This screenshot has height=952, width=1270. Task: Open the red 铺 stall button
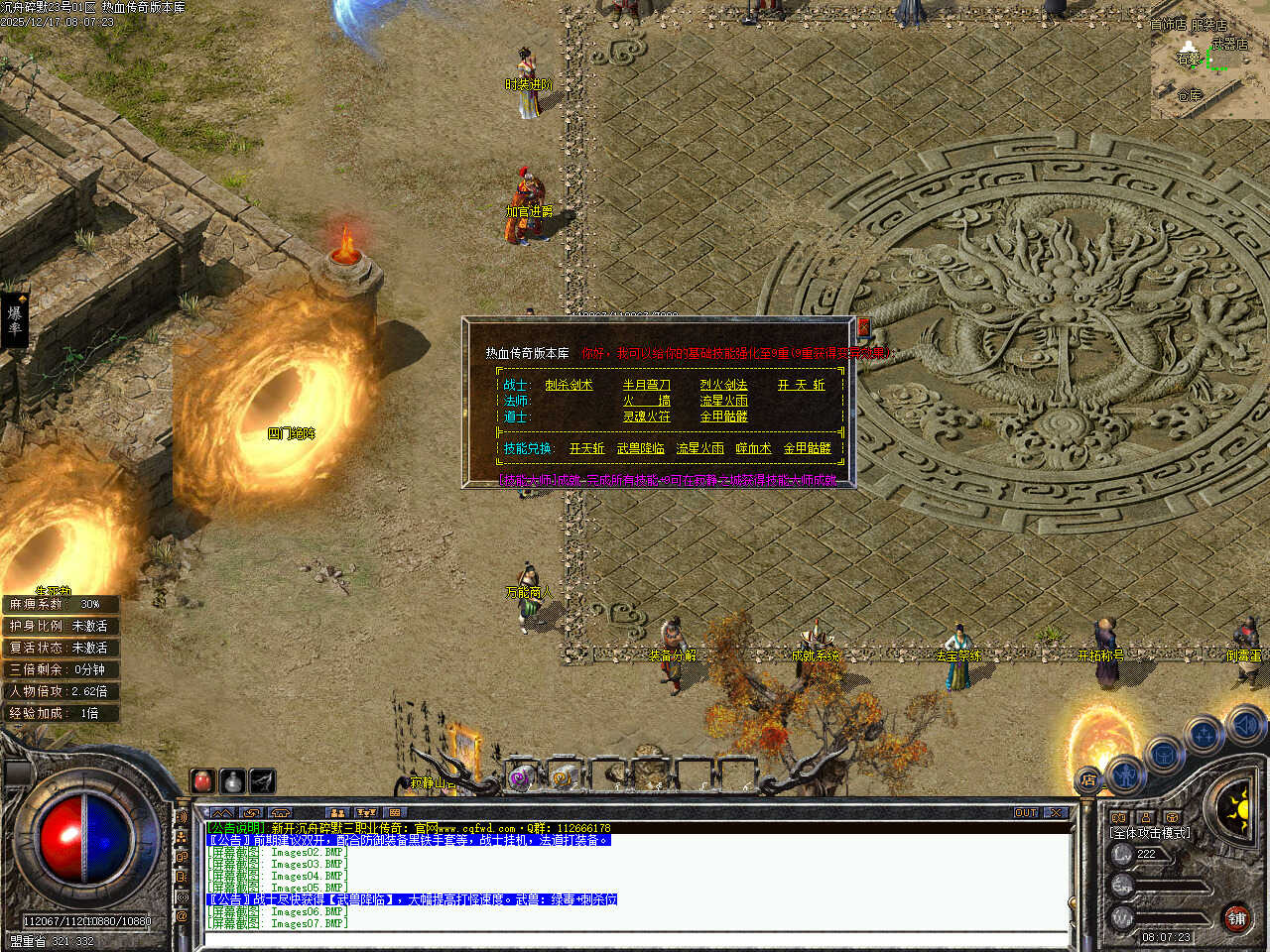(1236, 917)
